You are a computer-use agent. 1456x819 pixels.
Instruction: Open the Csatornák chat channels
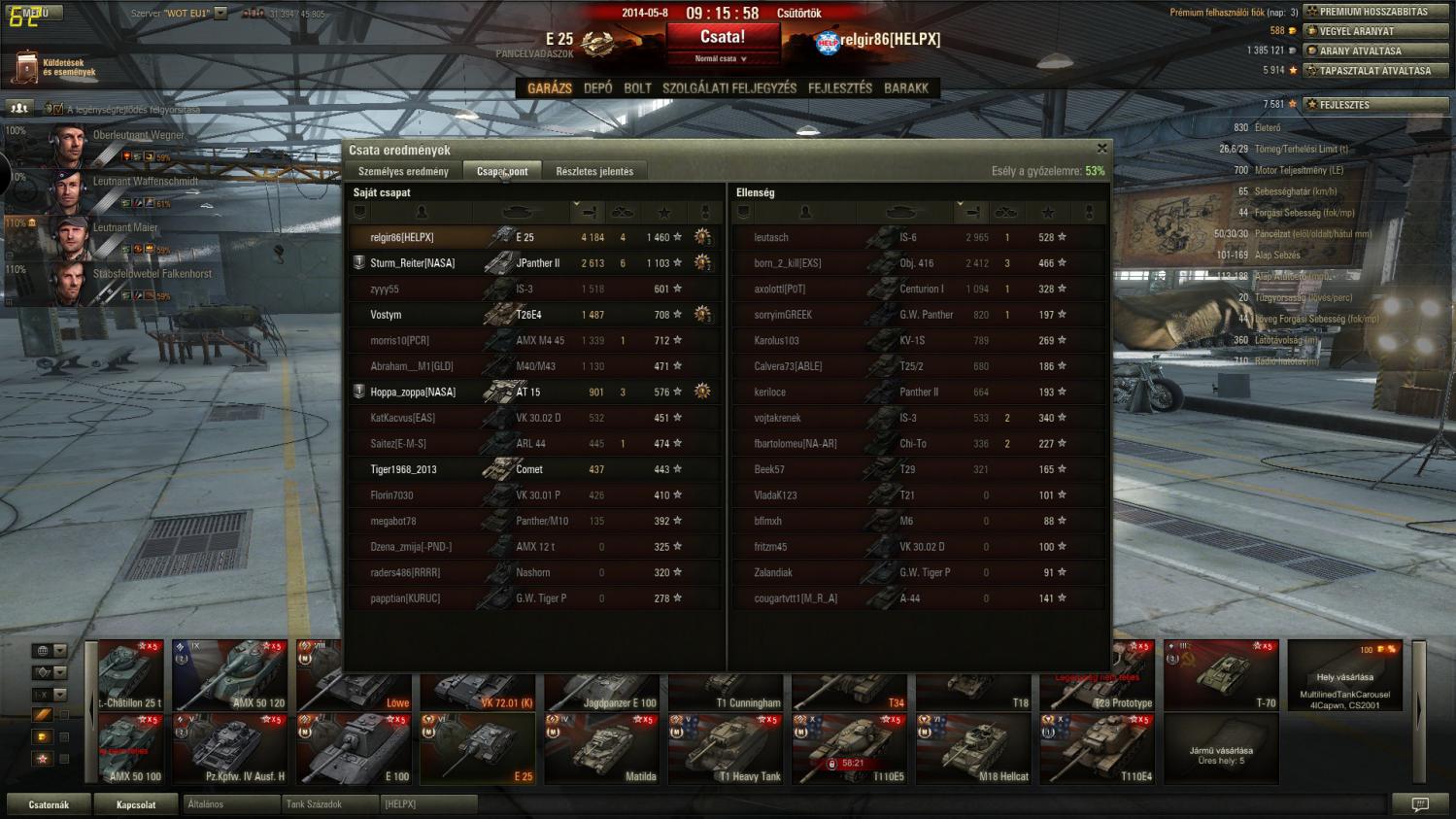coord(49,804)
